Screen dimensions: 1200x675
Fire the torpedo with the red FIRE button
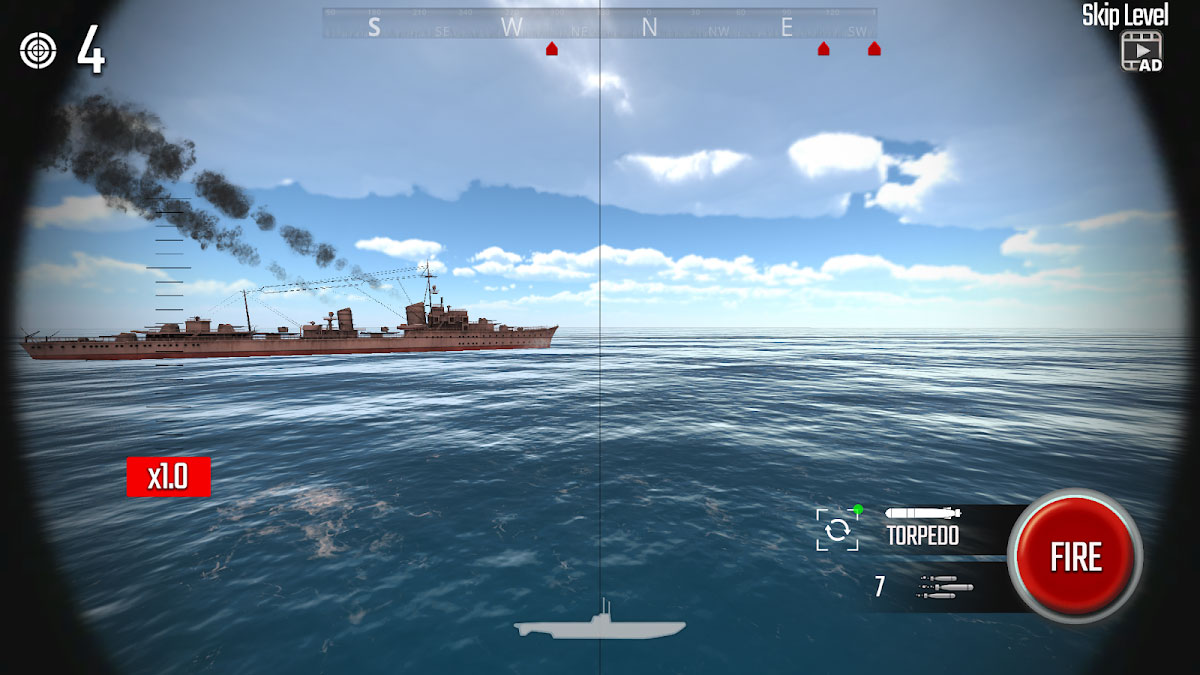click(1075, 557)
